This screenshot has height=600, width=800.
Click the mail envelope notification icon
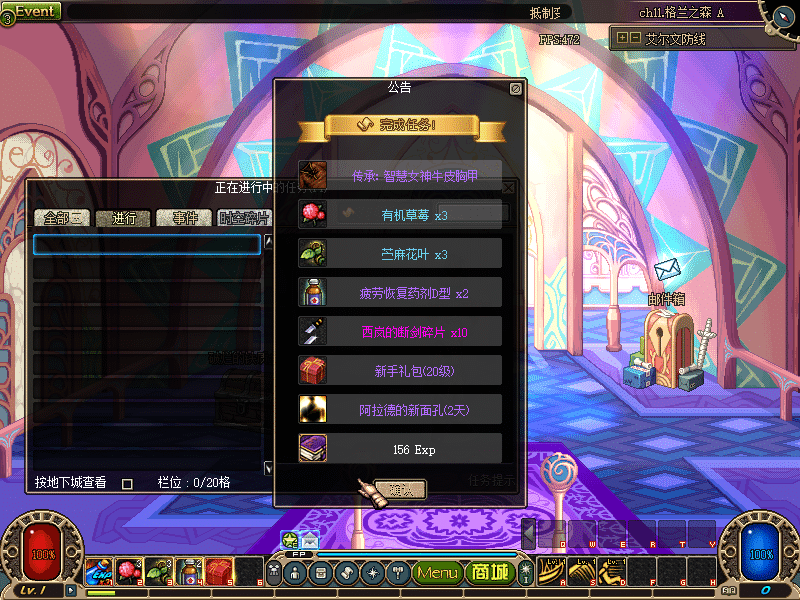click(310, 539)
